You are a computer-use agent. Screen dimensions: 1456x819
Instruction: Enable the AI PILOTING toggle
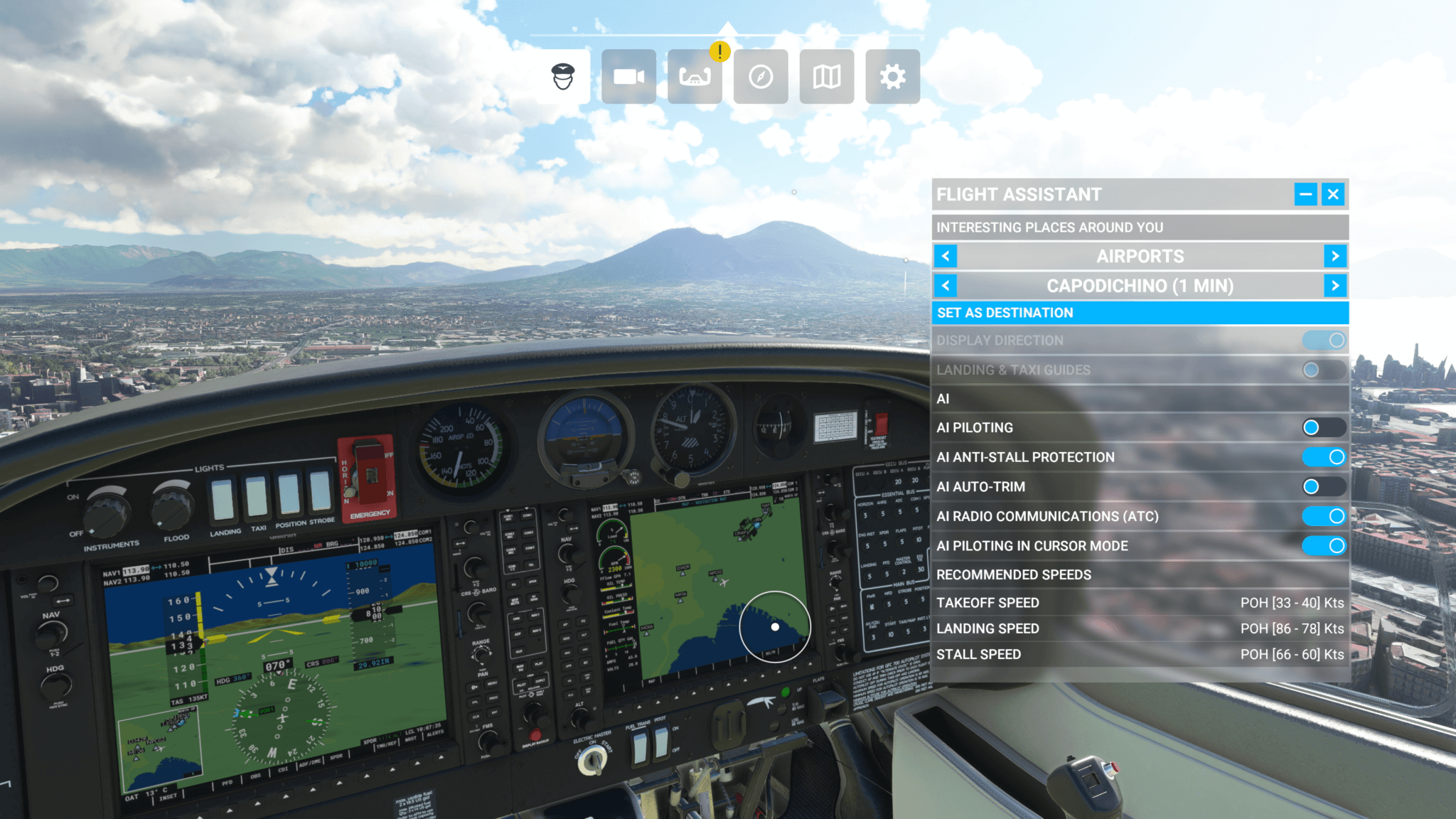(1324, 427)
